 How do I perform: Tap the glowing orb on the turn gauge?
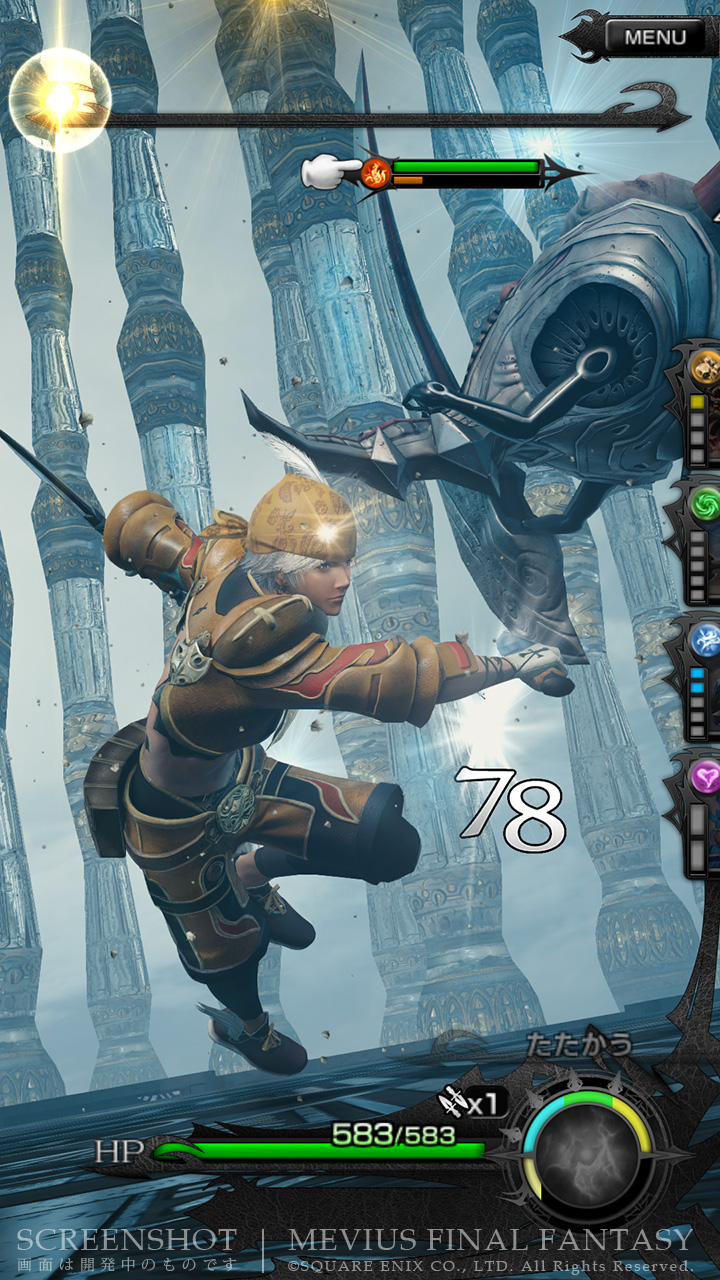click(x=59, y=98)
